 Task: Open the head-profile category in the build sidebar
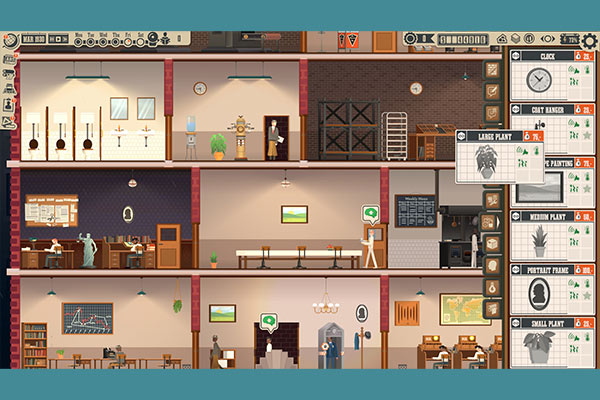(492, 266)
